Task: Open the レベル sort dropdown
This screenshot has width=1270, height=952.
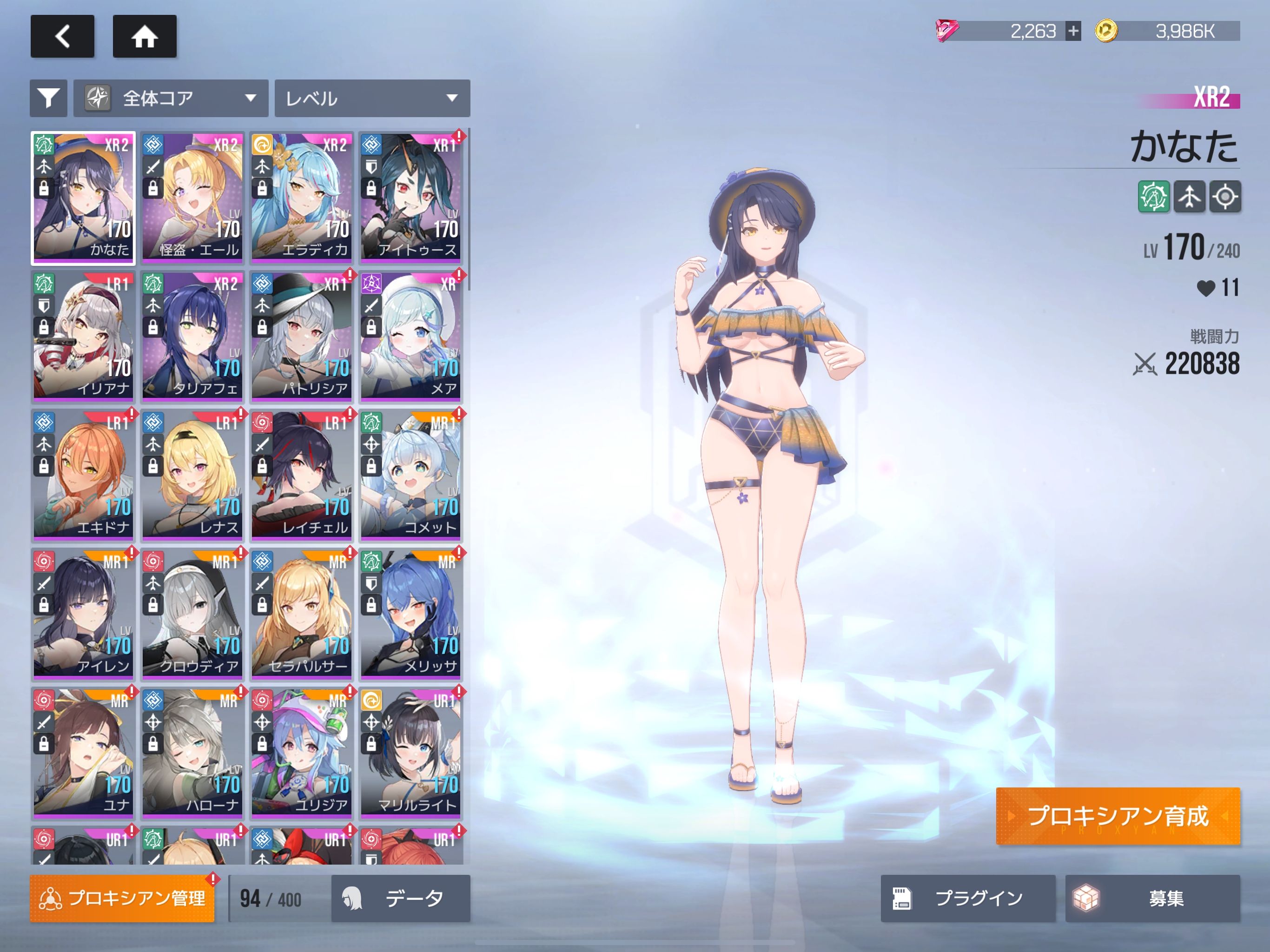Action: click(x=372, y=98)
